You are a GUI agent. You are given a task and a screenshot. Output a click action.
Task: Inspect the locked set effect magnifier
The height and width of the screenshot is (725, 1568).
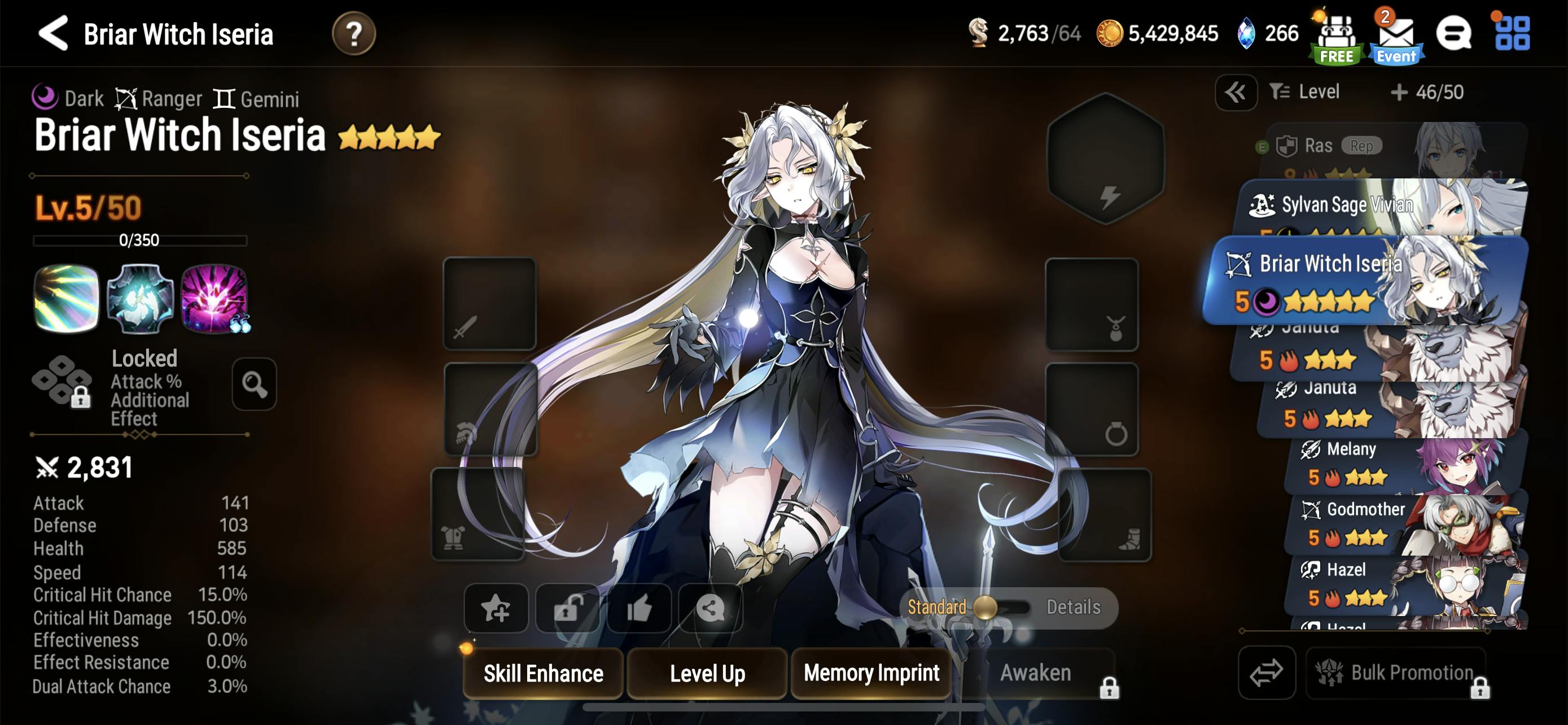click(x=254, y=384)
